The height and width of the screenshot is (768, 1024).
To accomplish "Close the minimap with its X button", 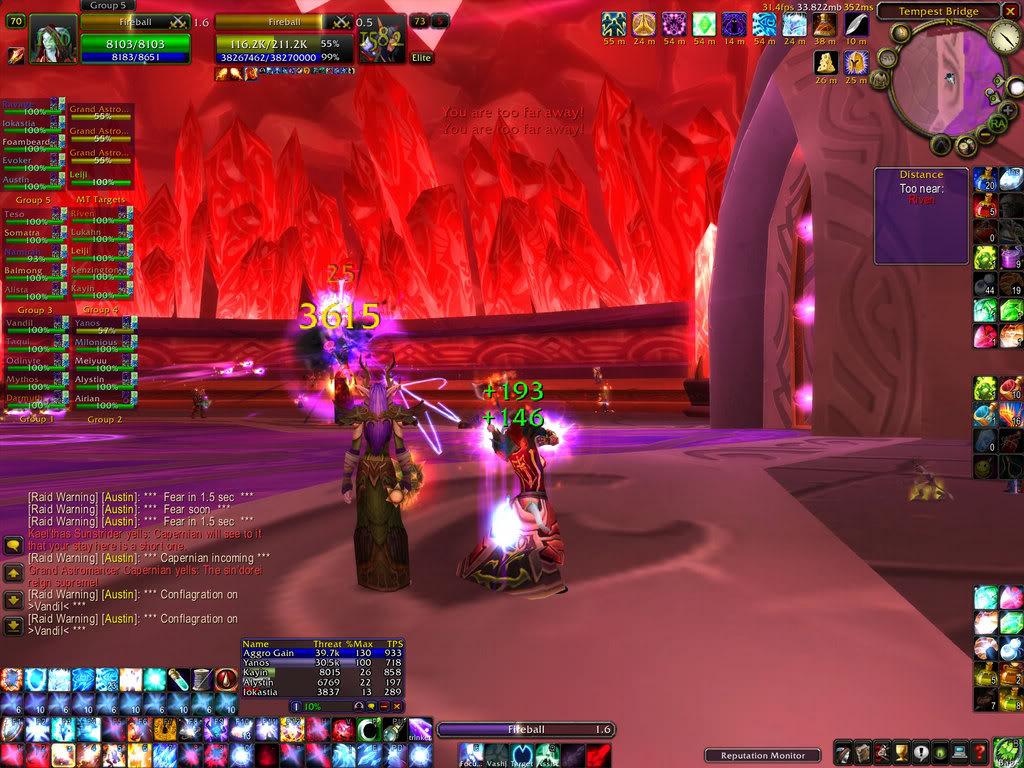I will click(x=1010, y=12).
